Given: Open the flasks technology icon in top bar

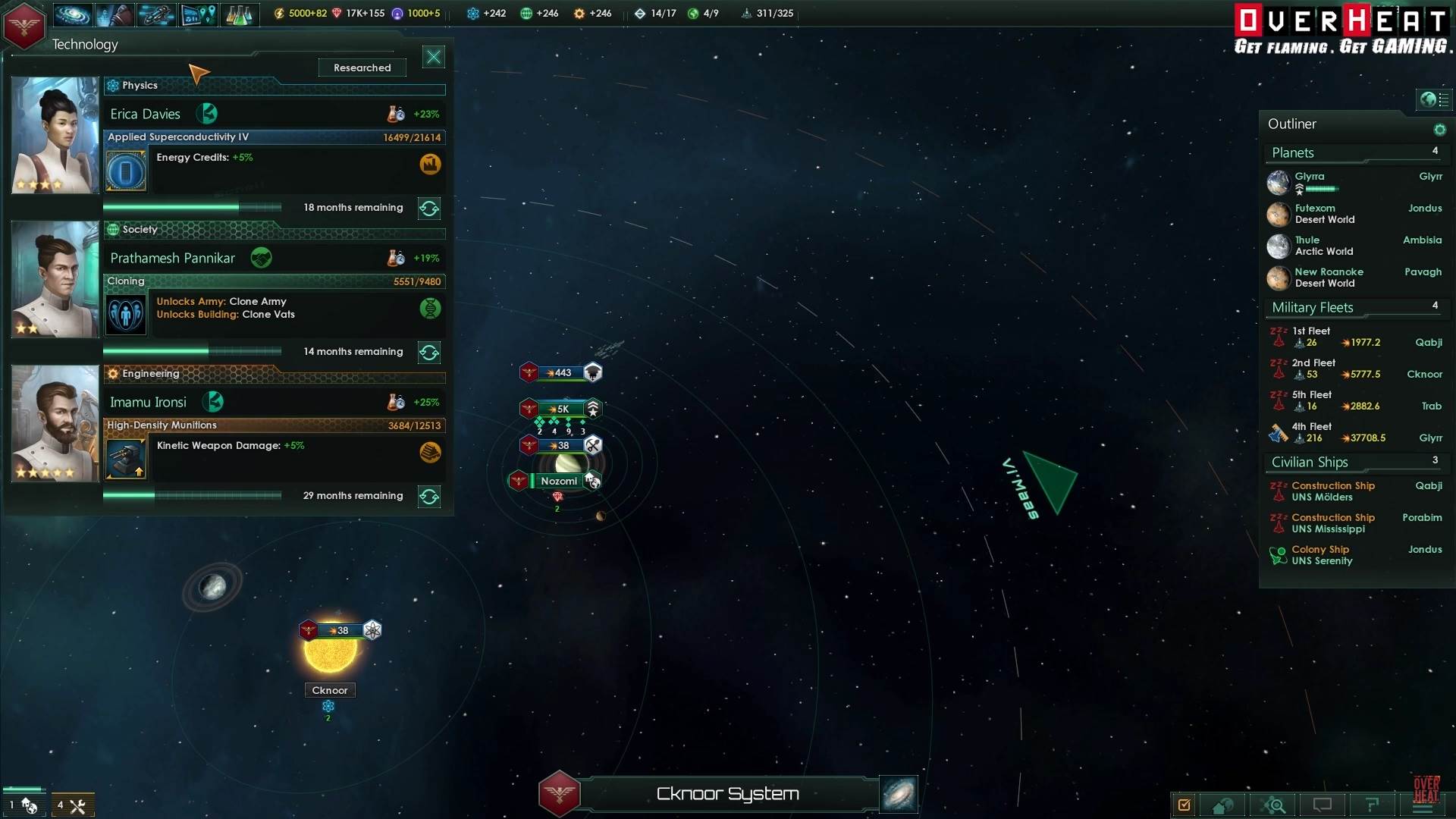Looking at the screenshot, I should [x=239, y=14].
